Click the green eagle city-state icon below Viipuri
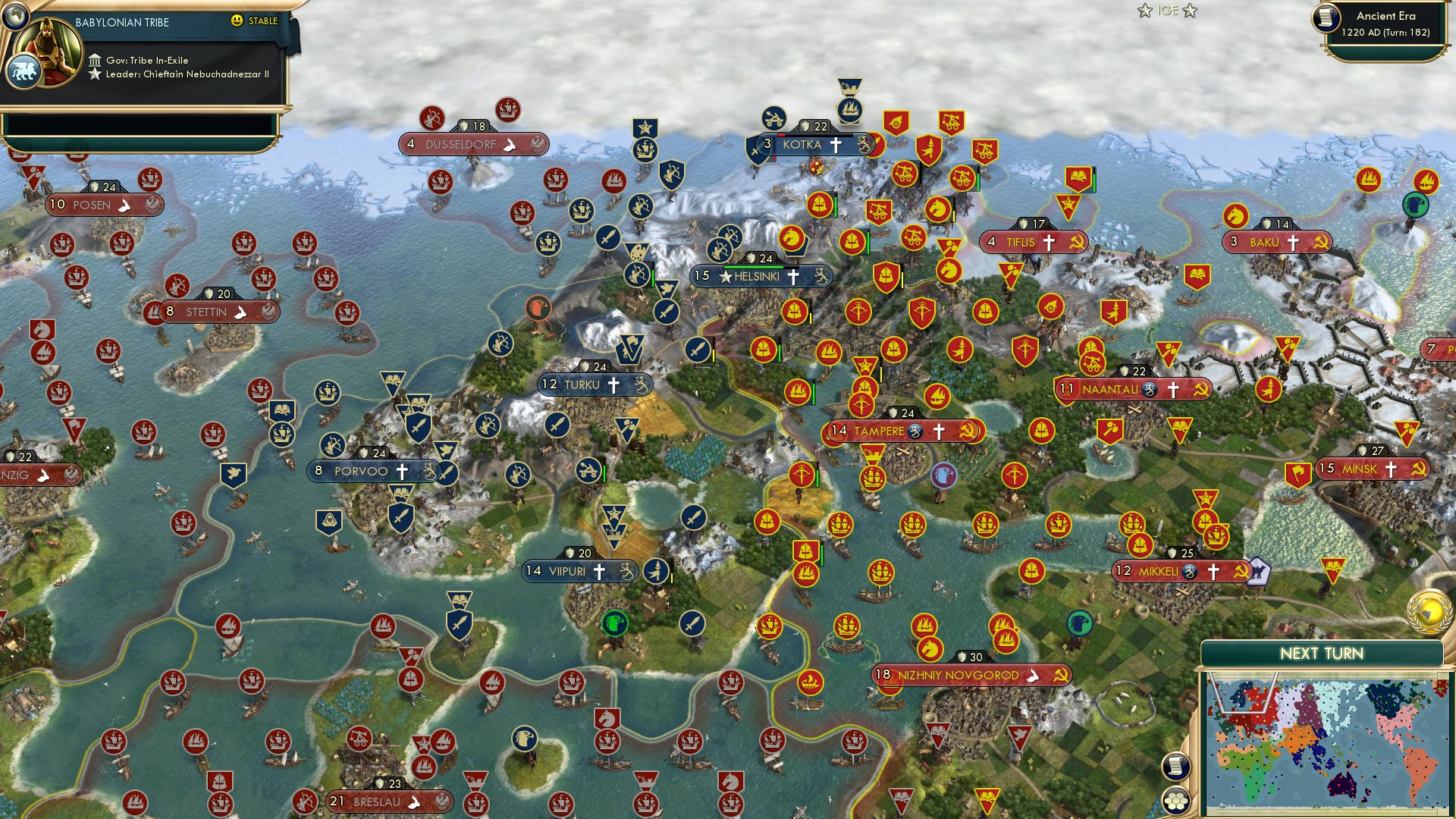 point(615,623)
